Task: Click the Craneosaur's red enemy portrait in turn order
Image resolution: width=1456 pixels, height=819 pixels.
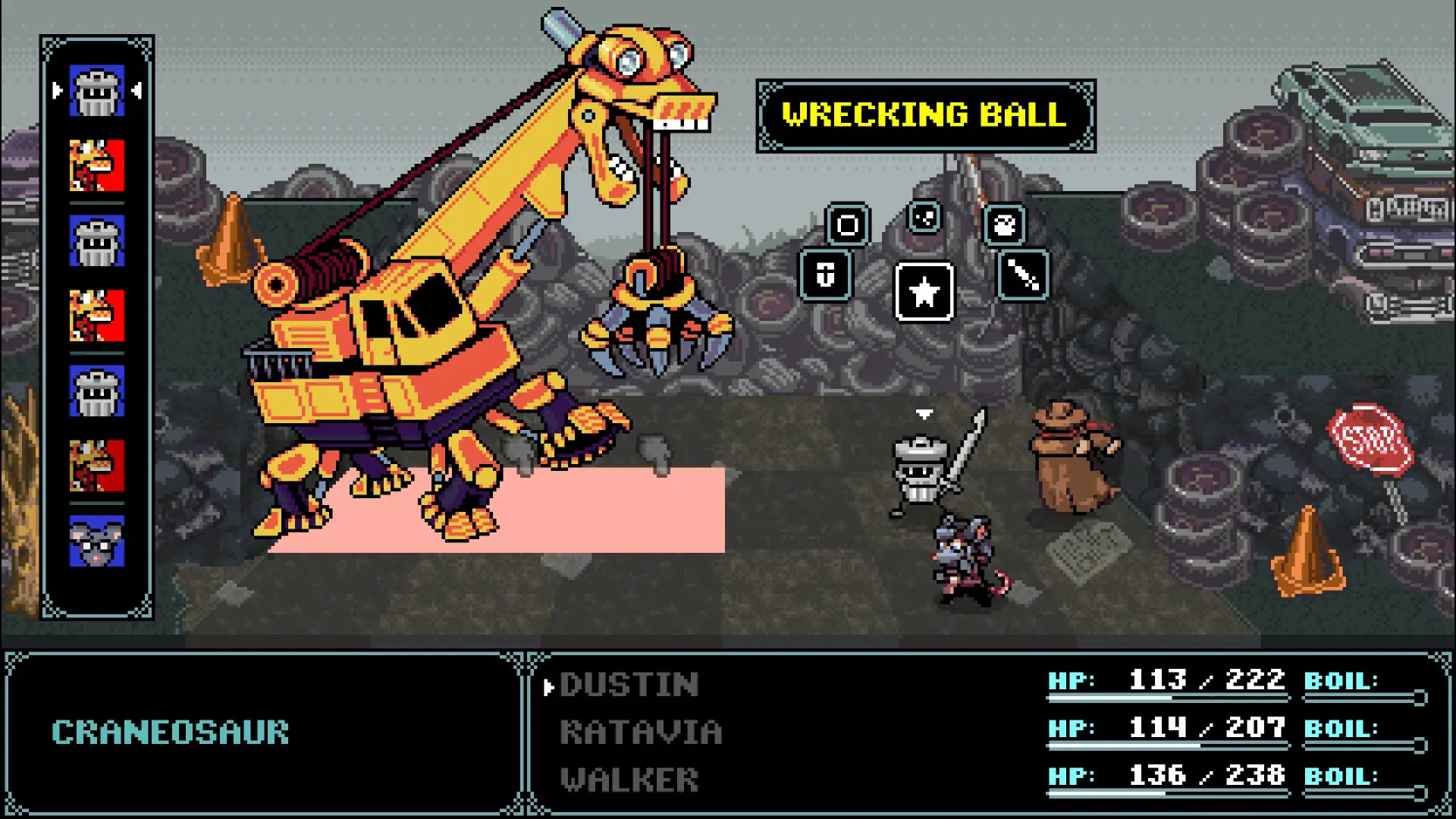Action: coord(96,165)
